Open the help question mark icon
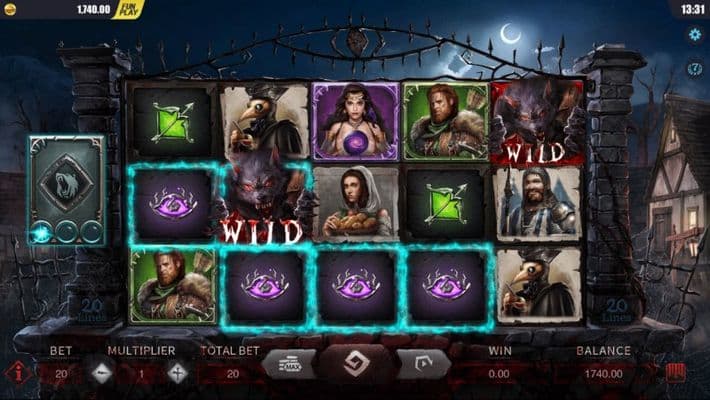 point(695,69)
